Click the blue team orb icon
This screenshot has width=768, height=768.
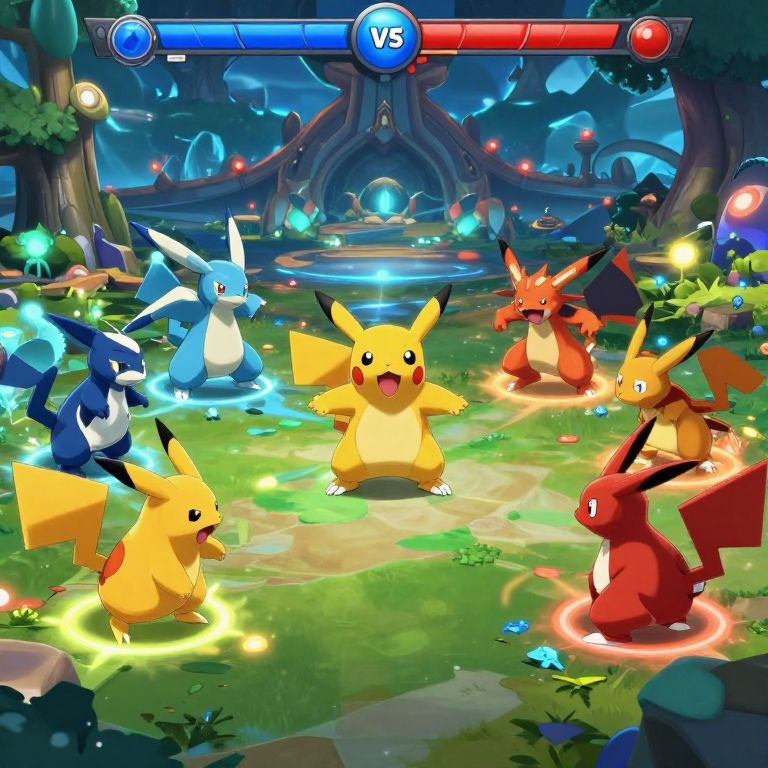tap(132, 39)
